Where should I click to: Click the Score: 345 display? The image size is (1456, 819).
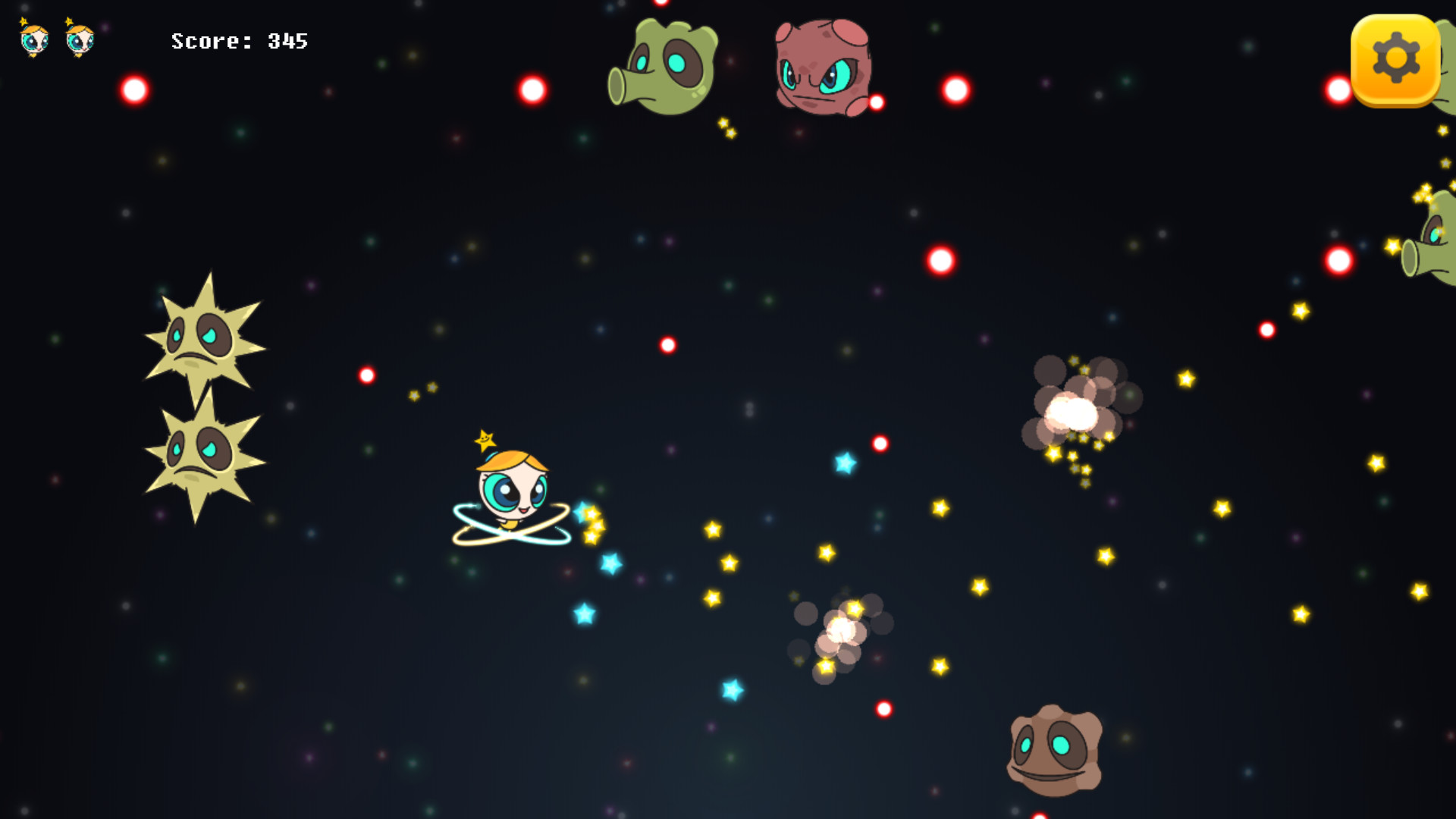(239, 41)
